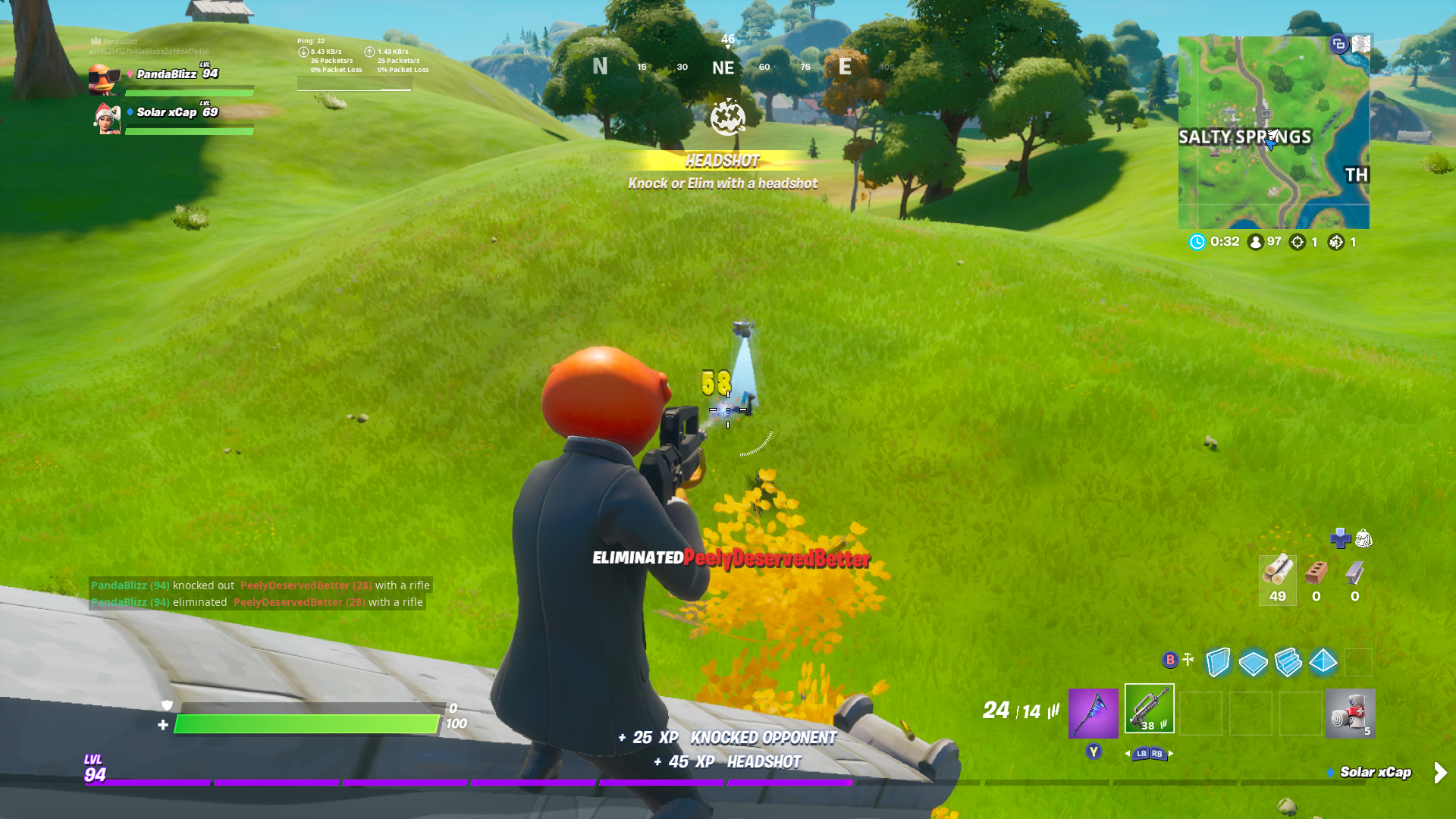
Task: Click the eliminations crosshair icon below the minimap
Action: [1298, 241]
